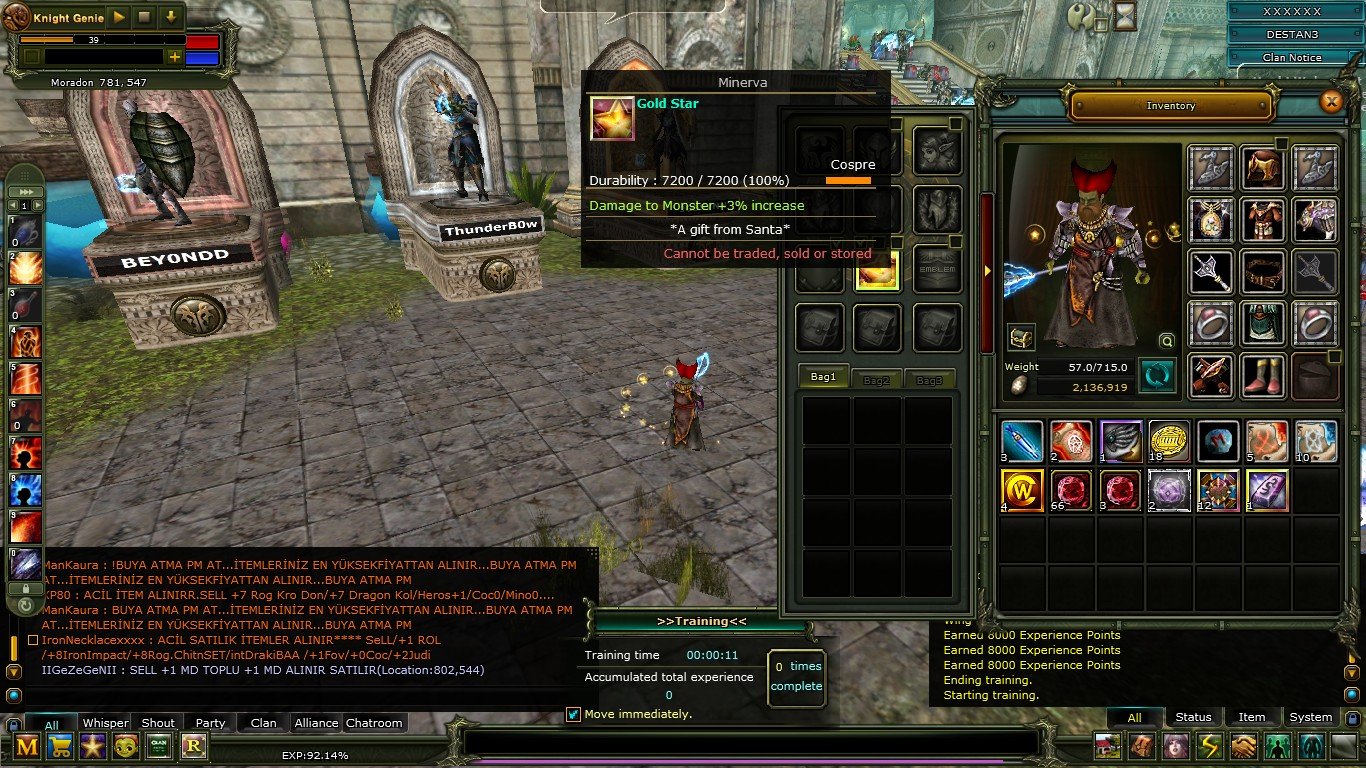
Task: Select the Bag1 tab
Action: point(823,378)
